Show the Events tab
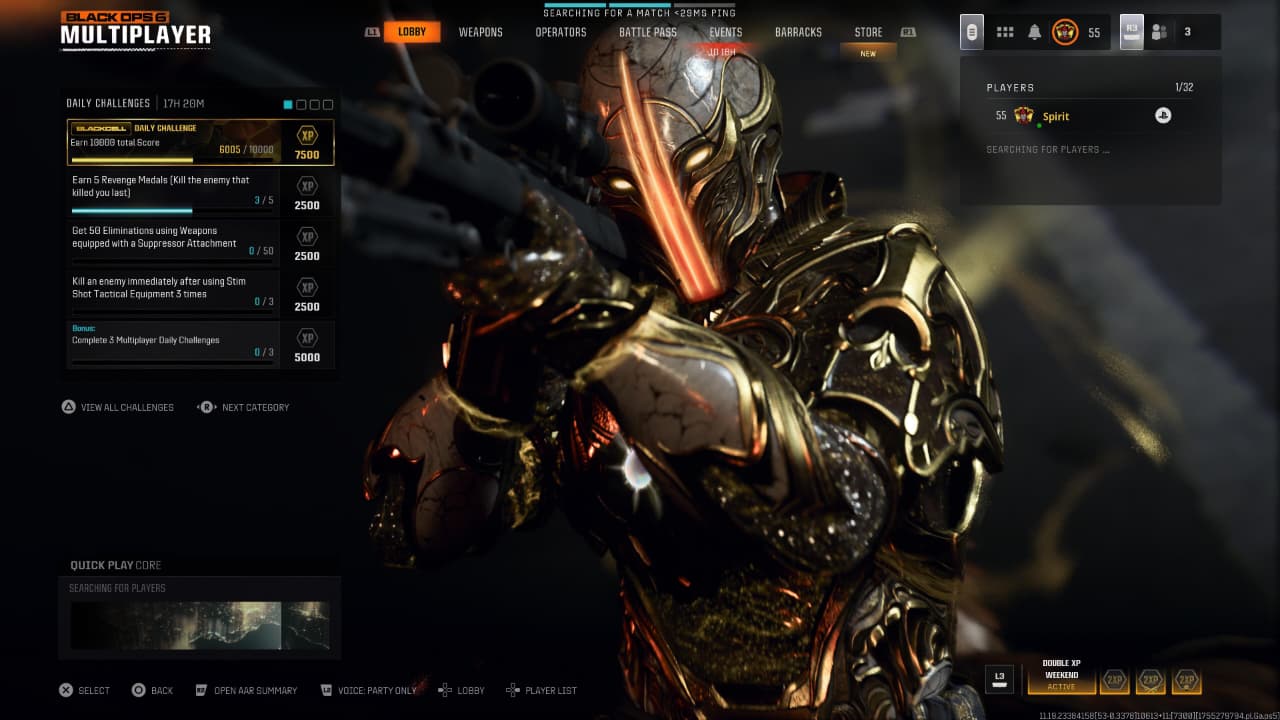1280x720 pixels. tap(726, 32)
